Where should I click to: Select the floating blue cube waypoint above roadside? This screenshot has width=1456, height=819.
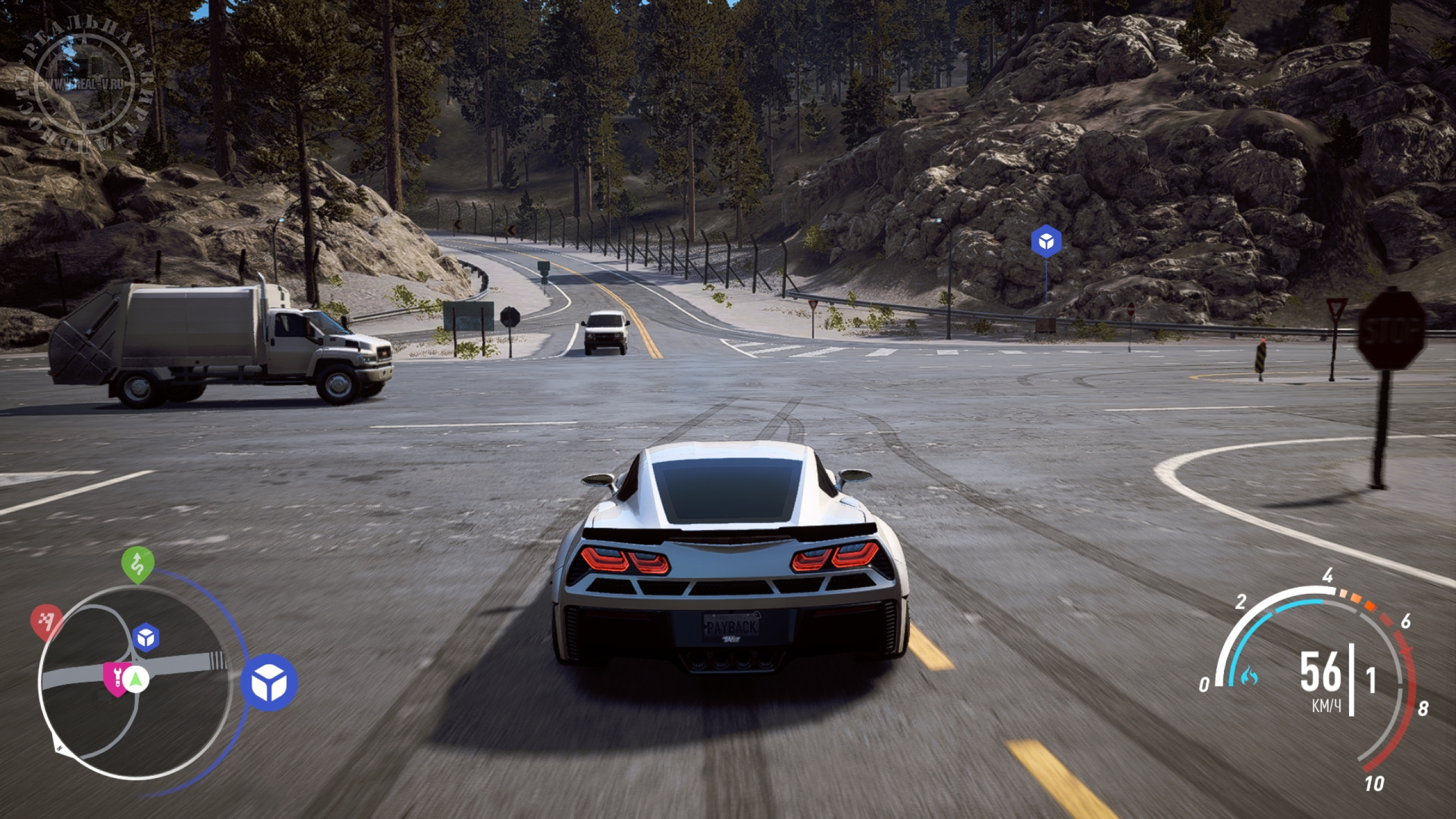click(x=1046, y=243)
